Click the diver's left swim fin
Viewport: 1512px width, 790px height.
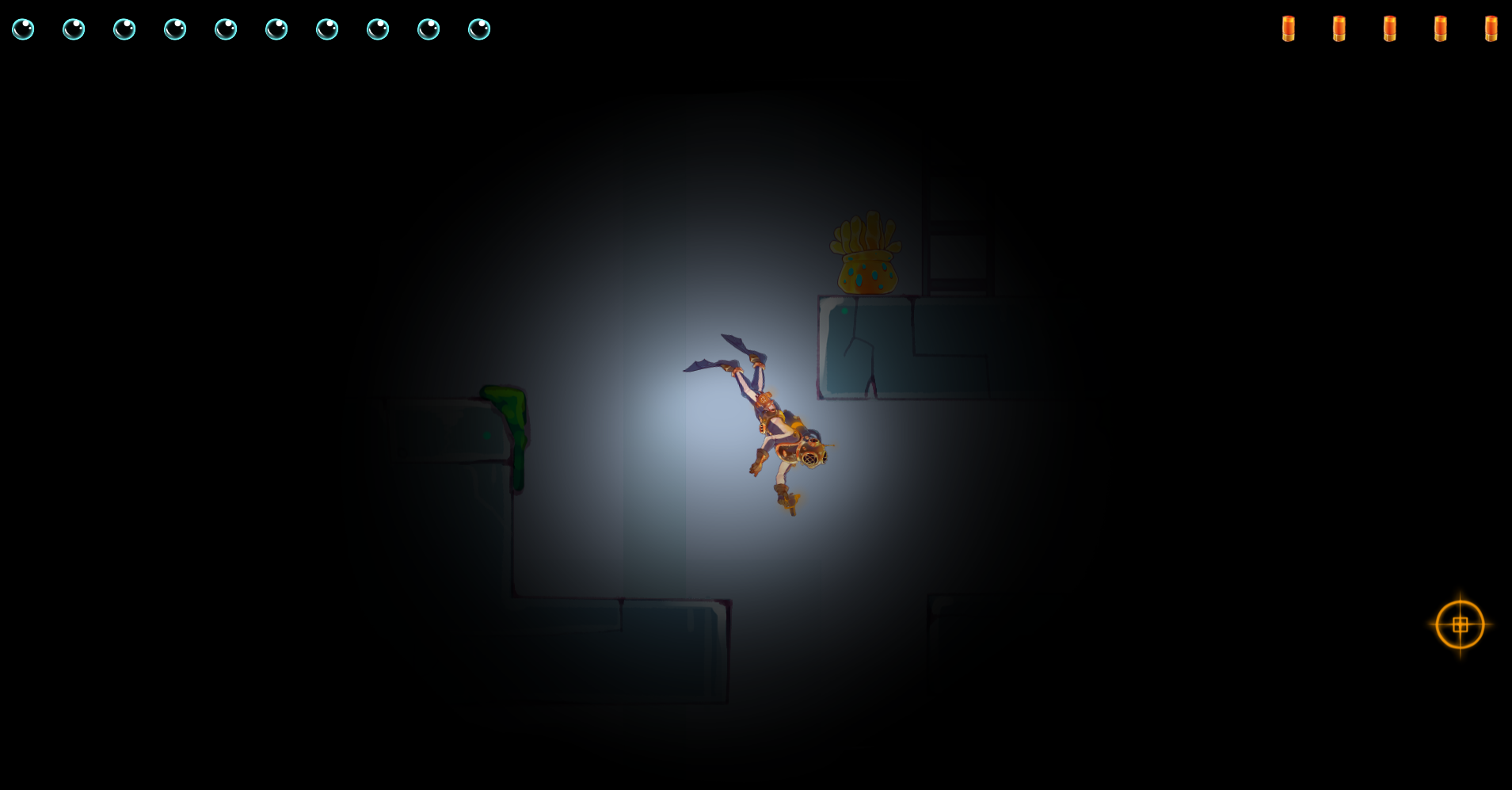coord(705,366)
